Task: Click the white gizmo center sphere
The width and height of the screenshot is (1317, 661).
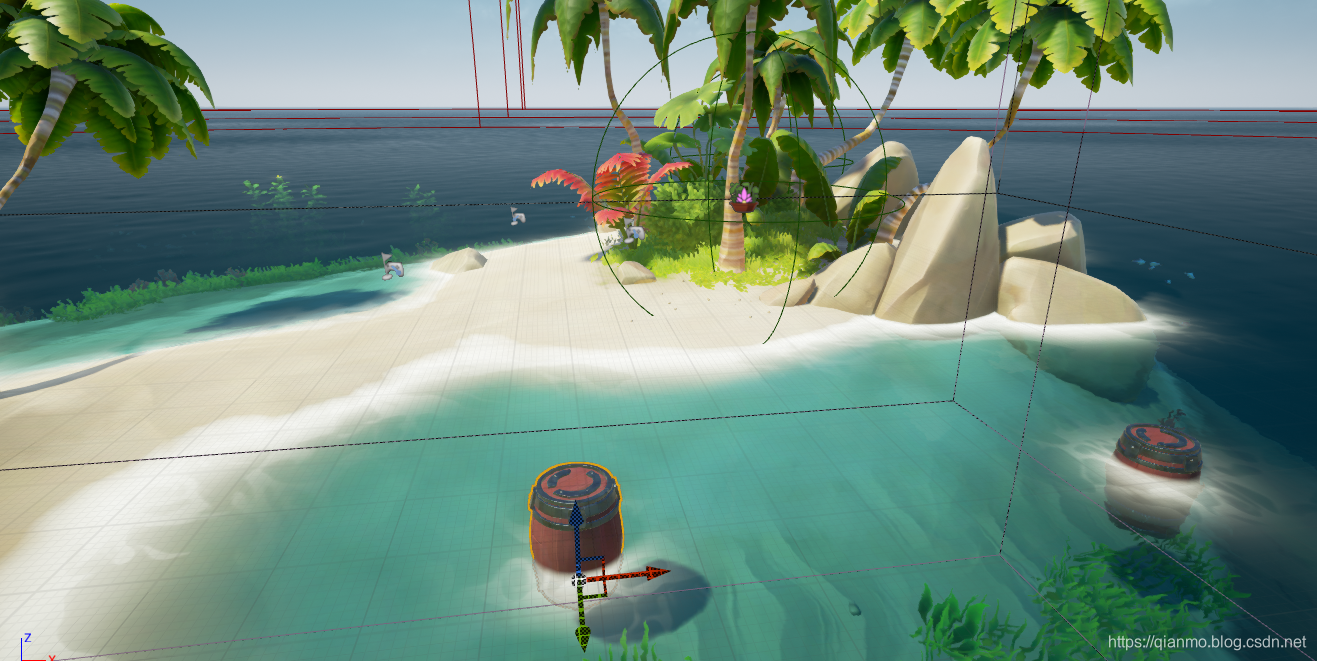Action: tap(577, 579)
